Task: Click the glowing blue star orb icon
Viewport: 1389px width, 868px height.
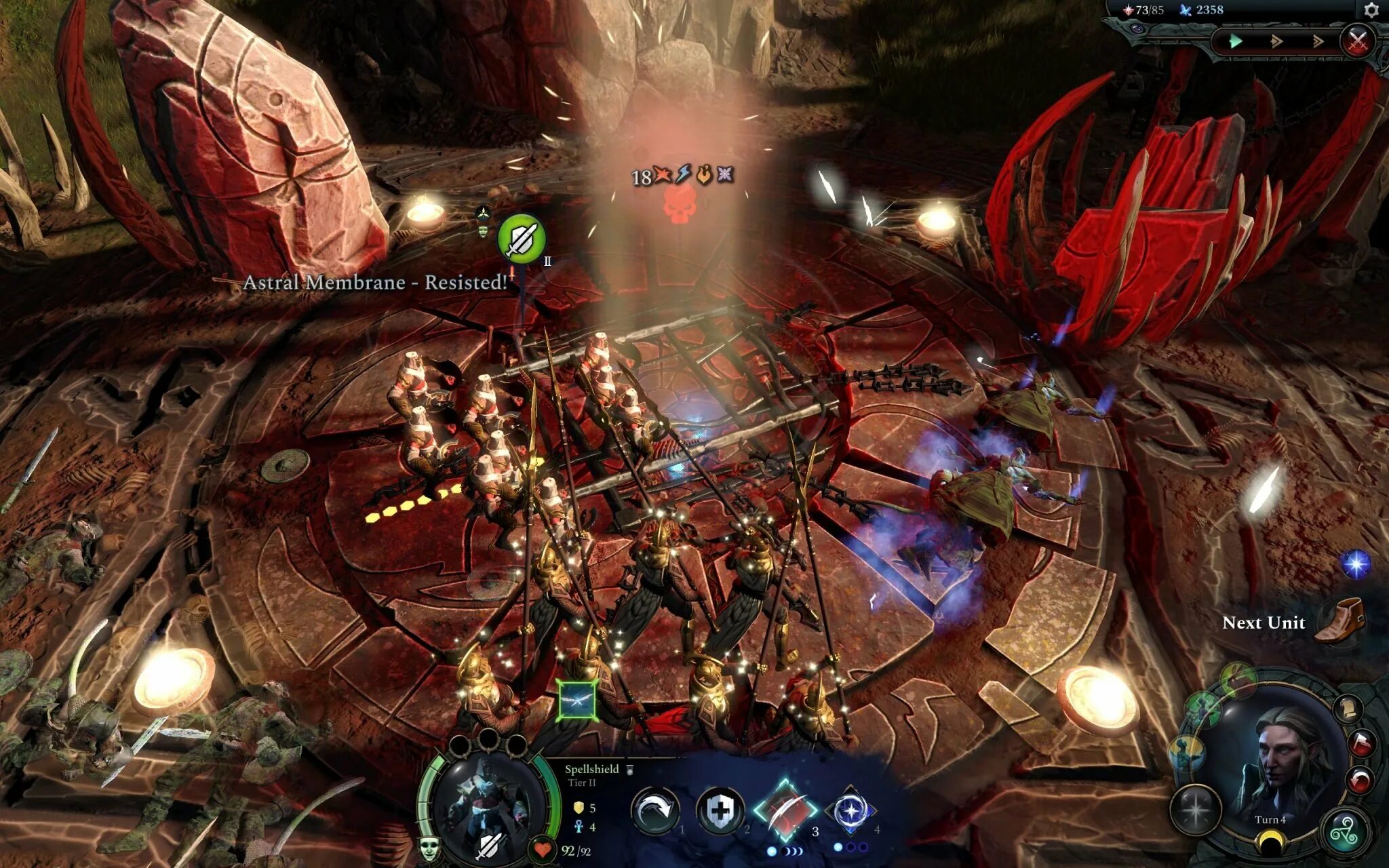Action: [1356, 564]
